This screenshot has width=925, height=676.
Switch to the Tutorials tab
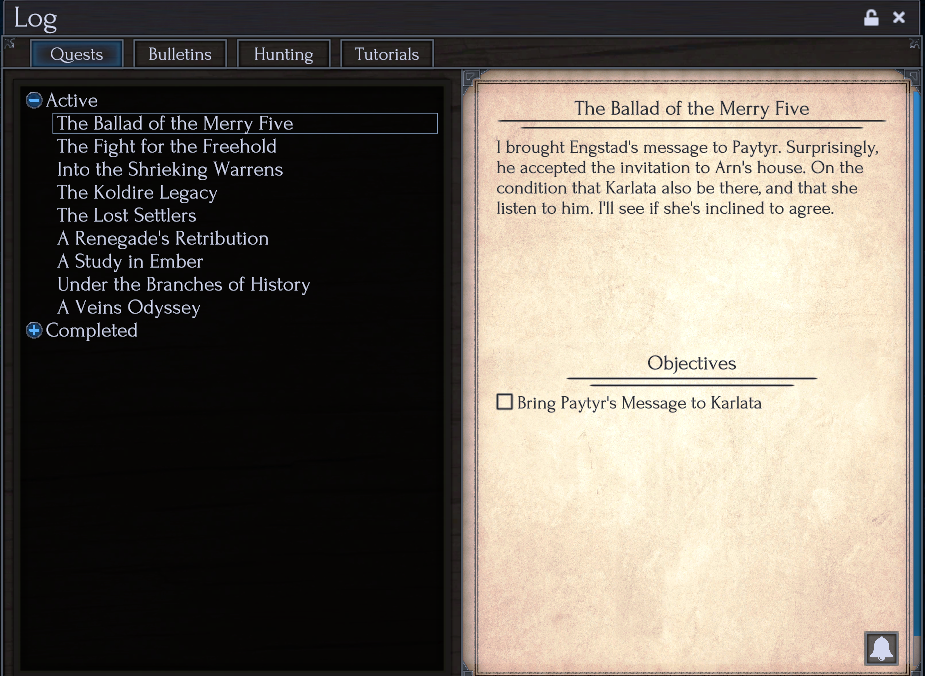[387, 54]
